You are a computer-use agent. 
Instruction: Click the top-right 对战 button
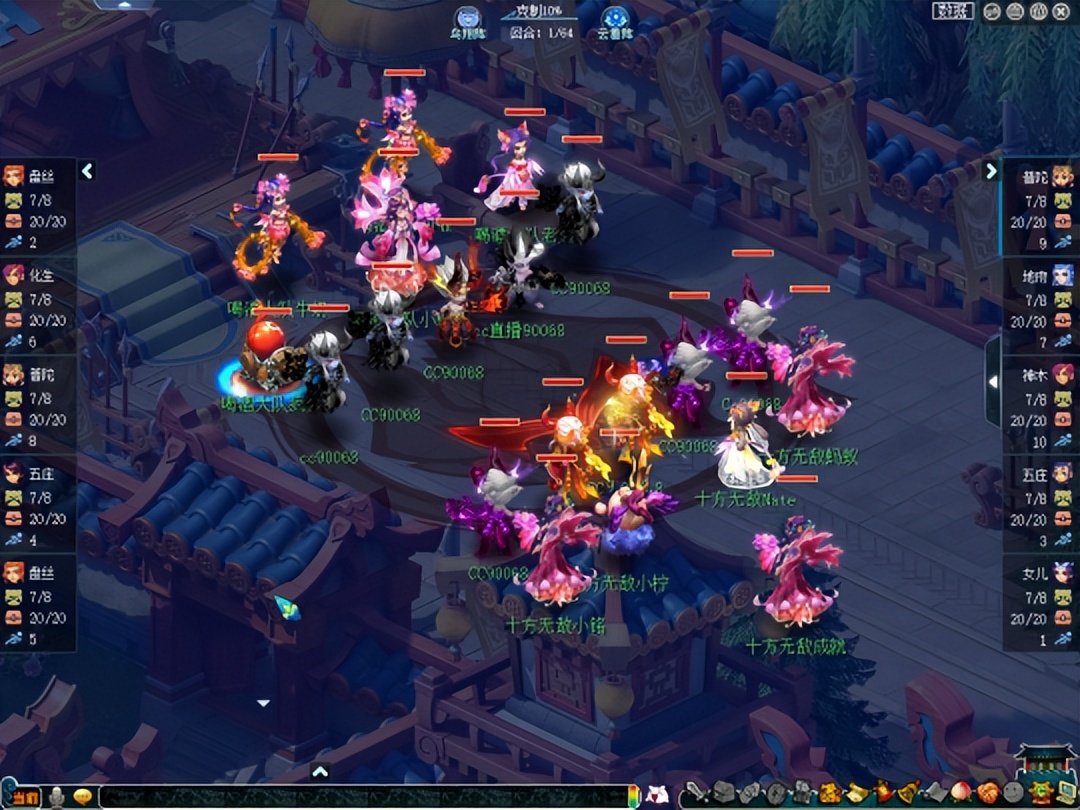pyautogui.click(x=953, y=11)
